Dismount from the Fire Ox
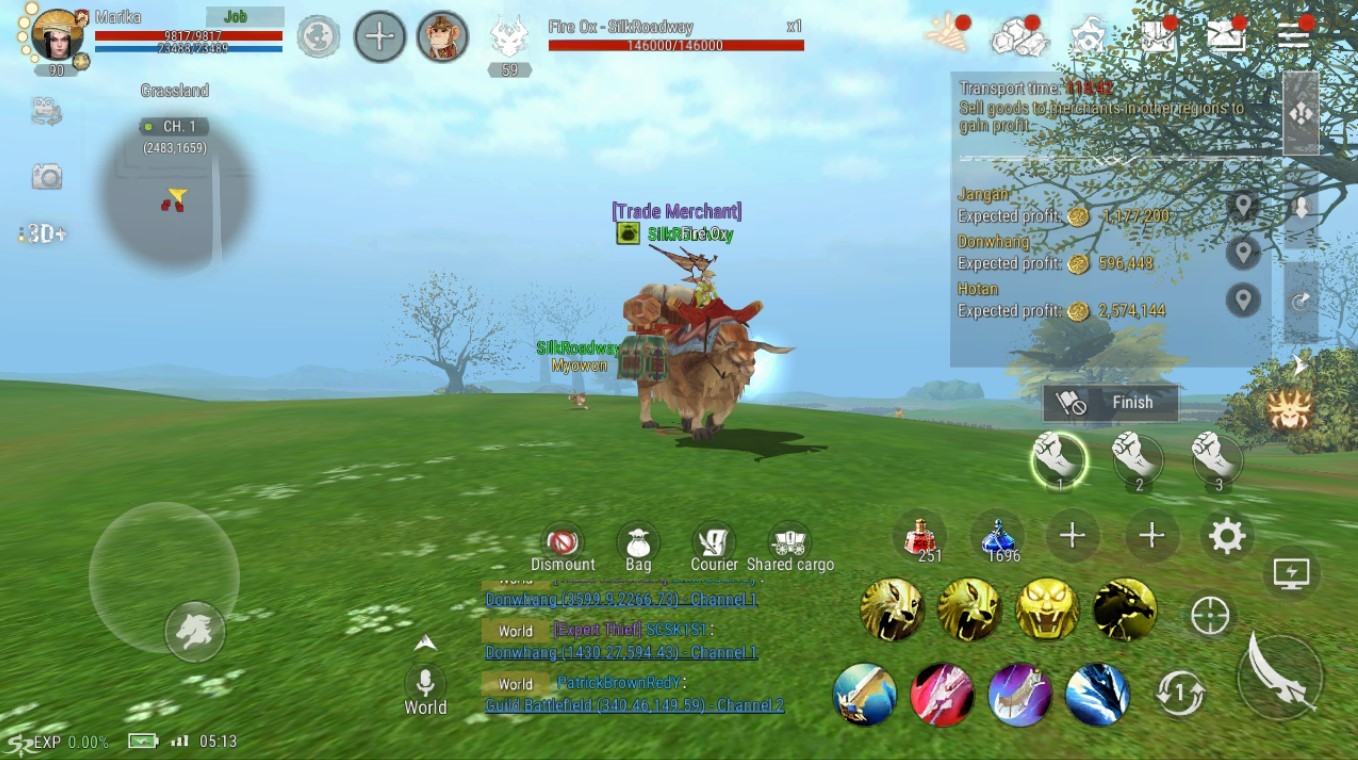 (562, 543)
